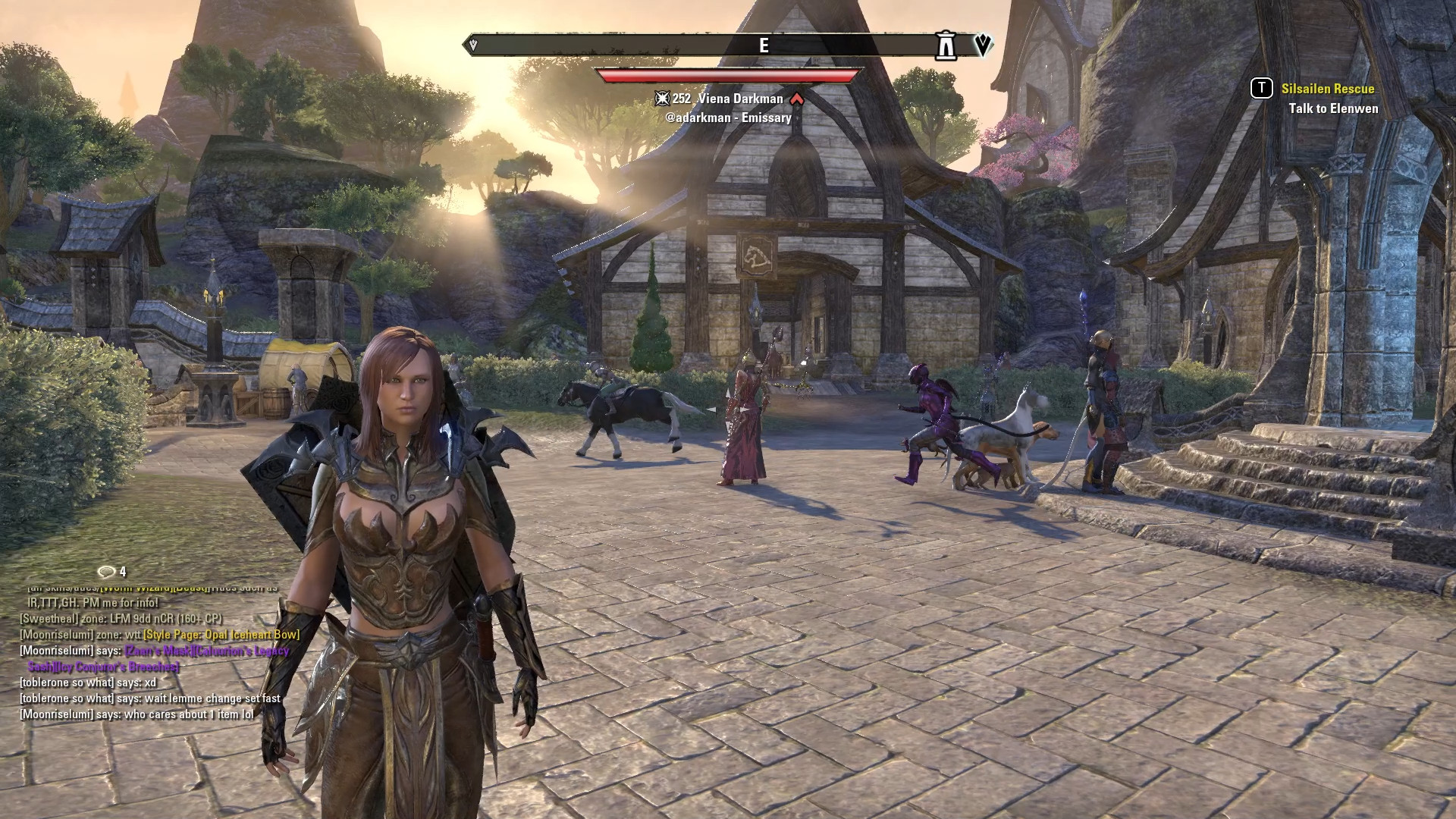The width and height of the screenshot is (1456, 819).
Task: Click the wayshrine marker on the compass
Action: pyautogui.click(x=945, y=45)
